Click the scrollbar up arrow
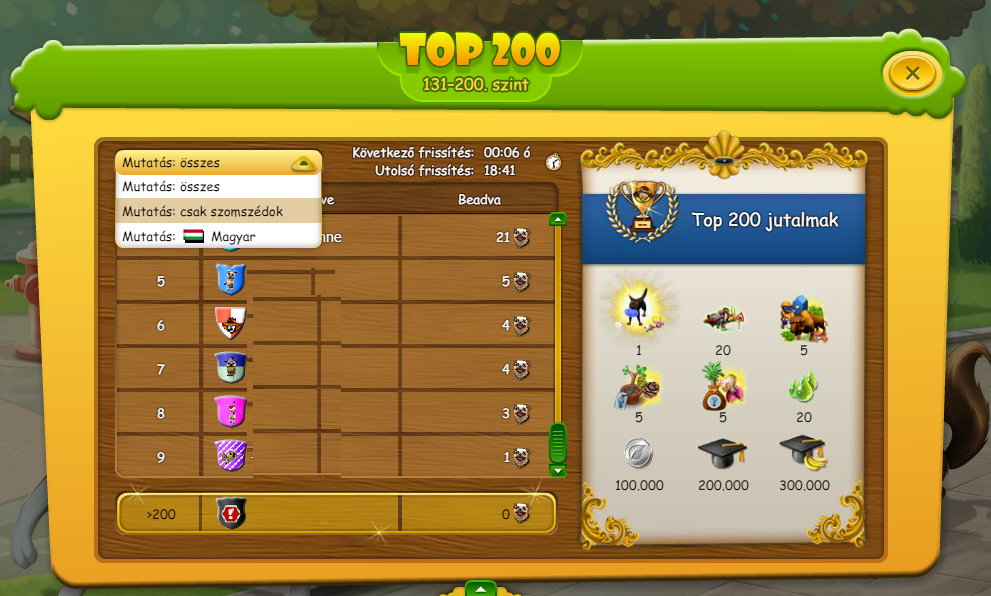 tap(558, 219)
